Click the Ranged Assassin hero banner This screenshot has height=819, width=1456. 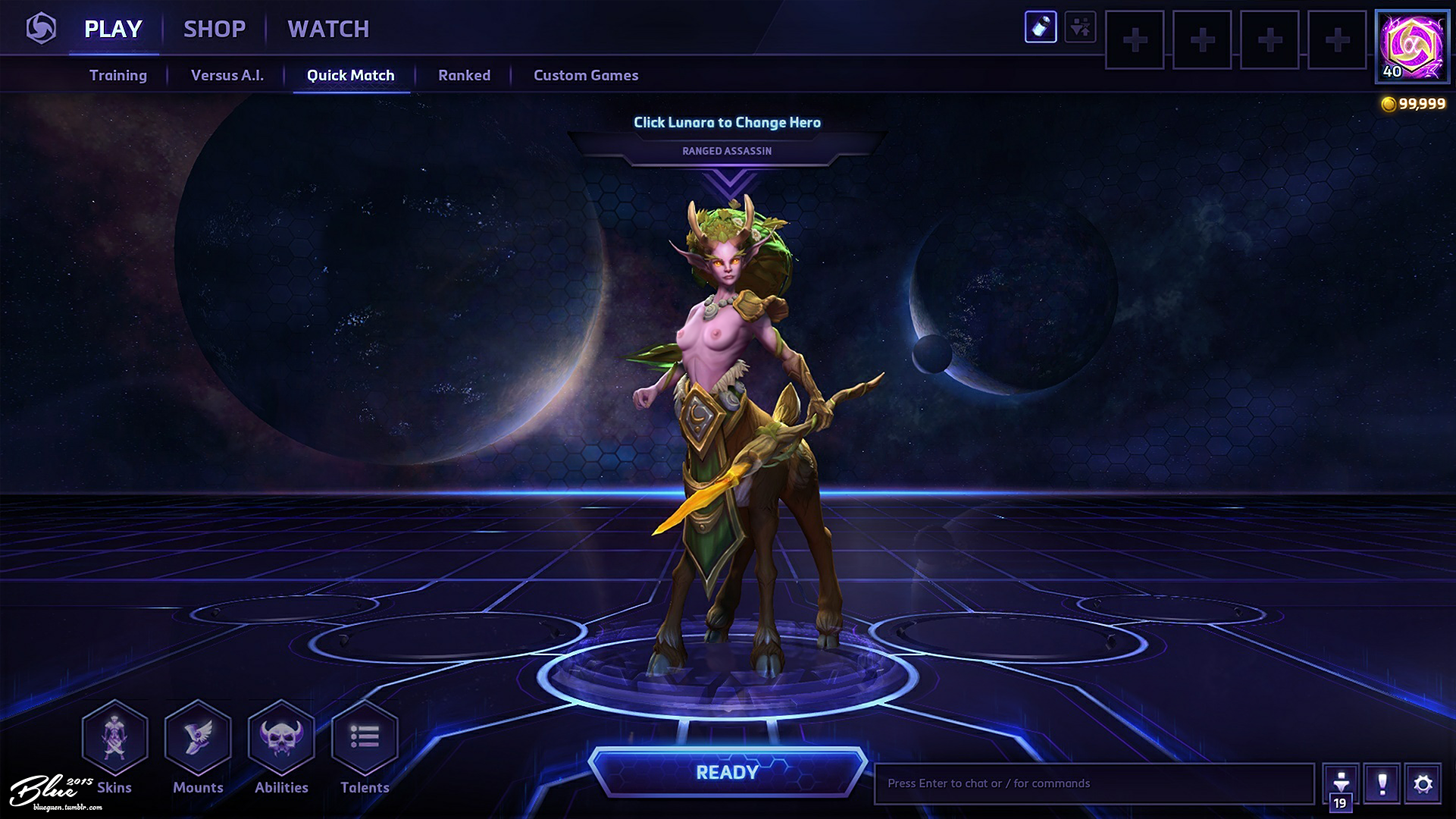(727, 150)
